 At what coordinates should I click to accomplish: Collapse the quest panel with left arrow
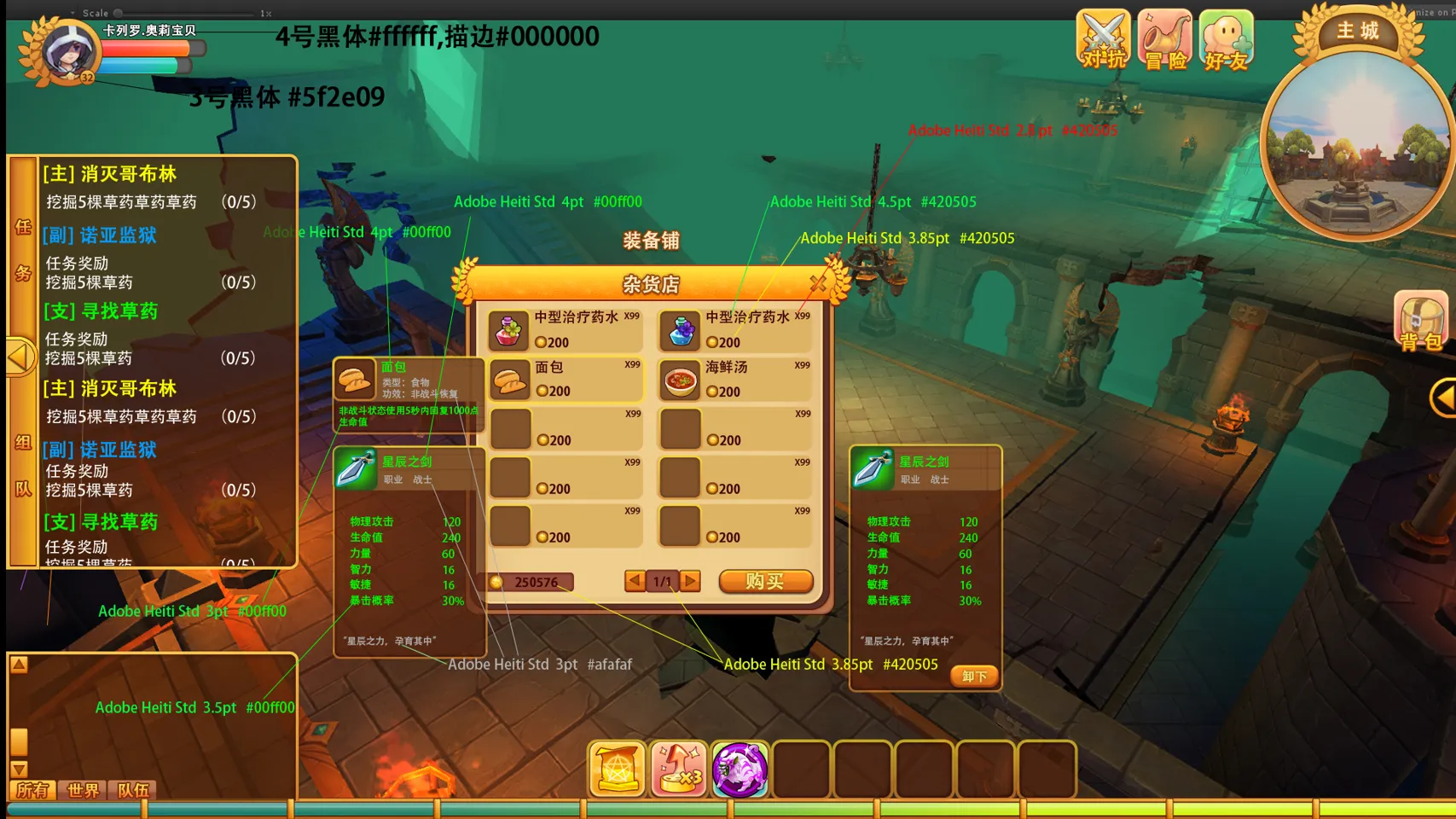(20, 357)
